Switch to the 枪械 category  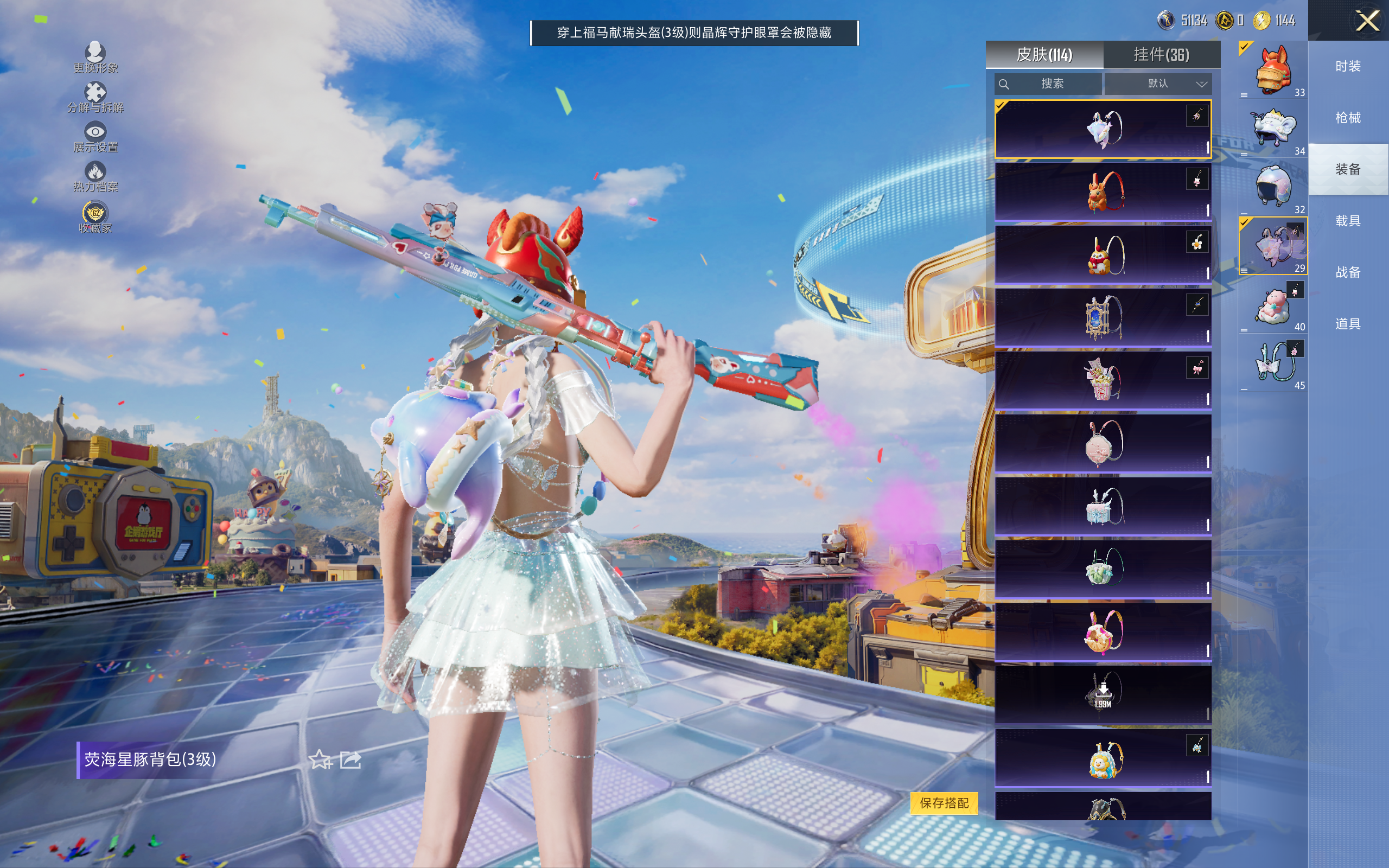[1348, 118]
